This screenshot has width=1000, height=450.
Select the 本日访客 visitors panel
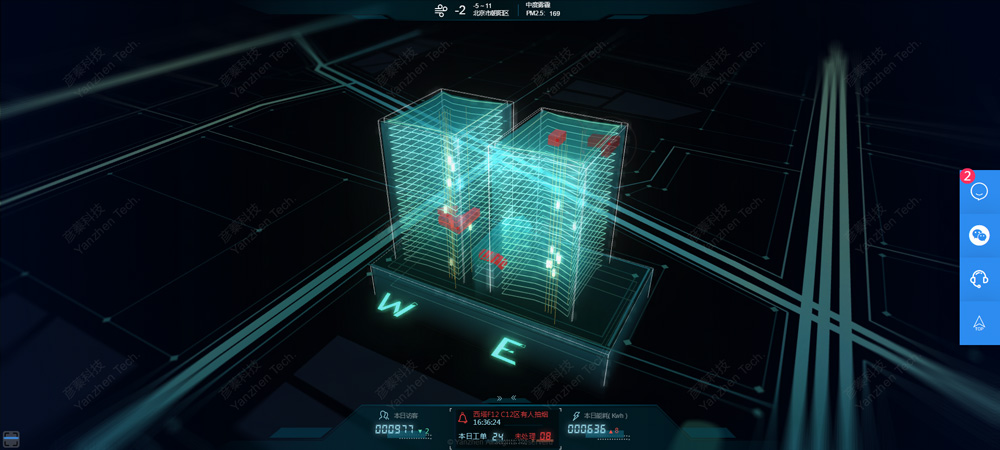[x=402, y=423]
